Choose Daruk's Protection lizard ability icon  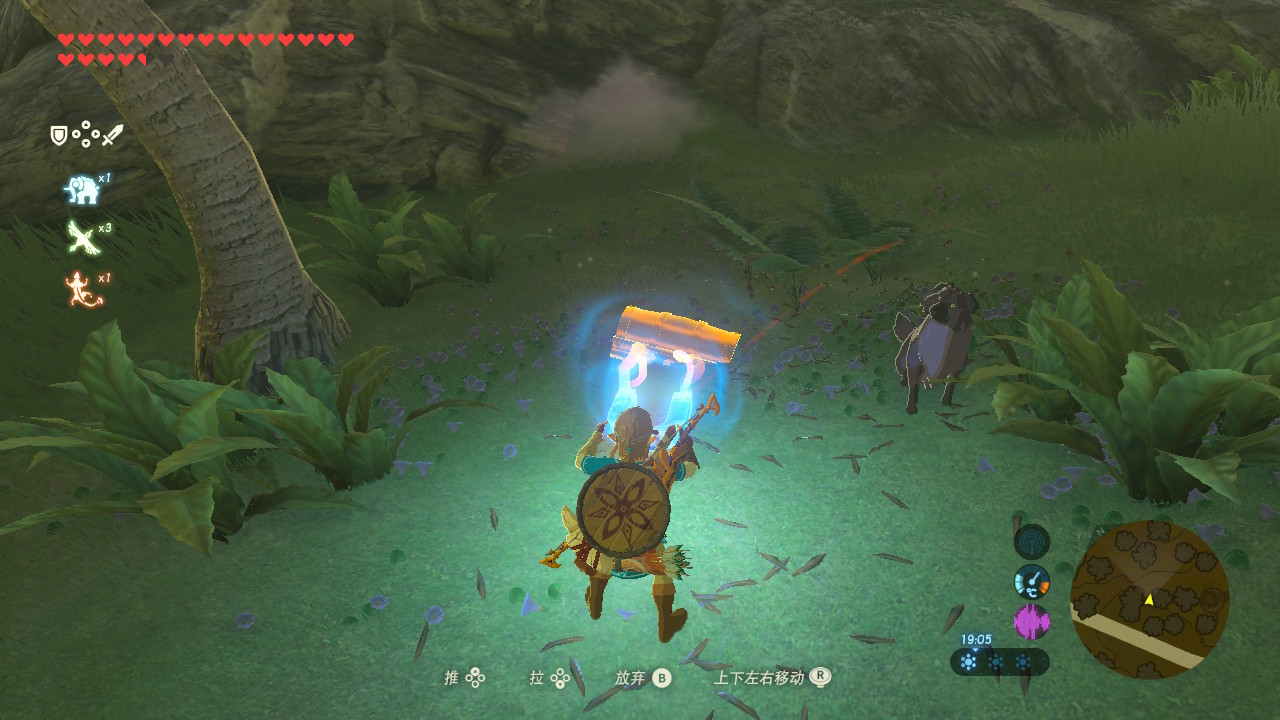tap(81, 288)
